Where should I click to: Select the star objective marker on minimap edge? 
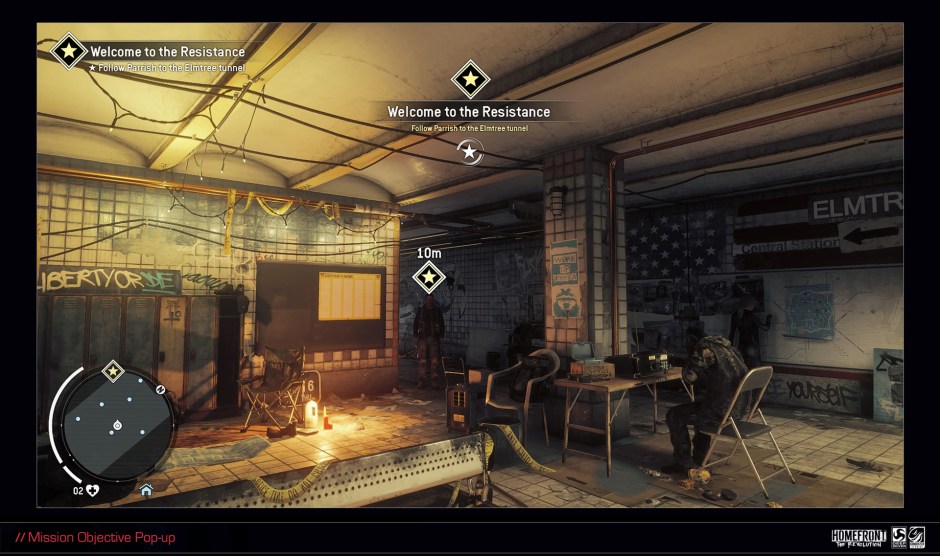(114, 372)
